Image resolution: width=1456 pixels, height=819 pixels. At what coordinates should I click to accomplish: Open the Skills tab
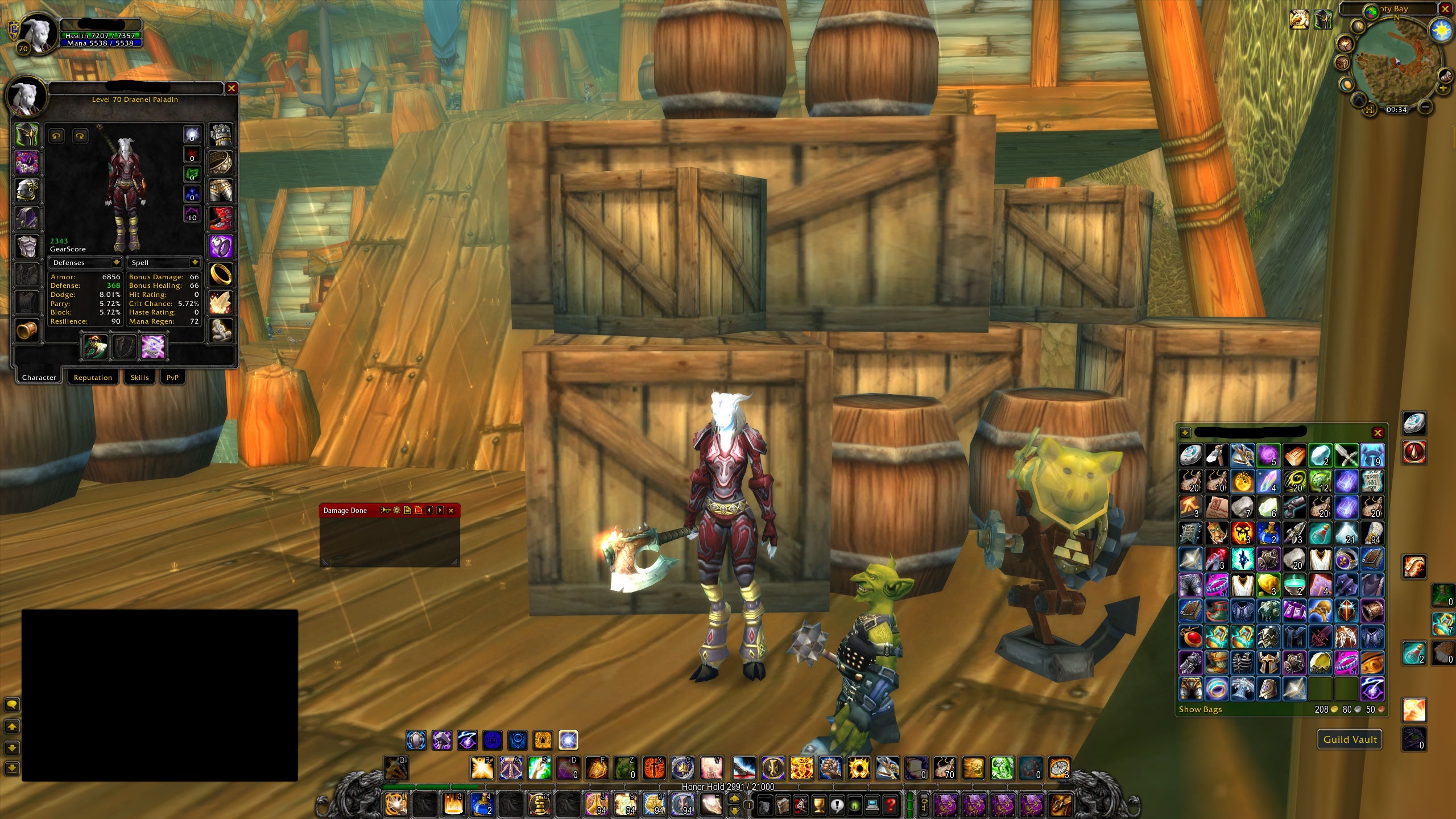139,378
